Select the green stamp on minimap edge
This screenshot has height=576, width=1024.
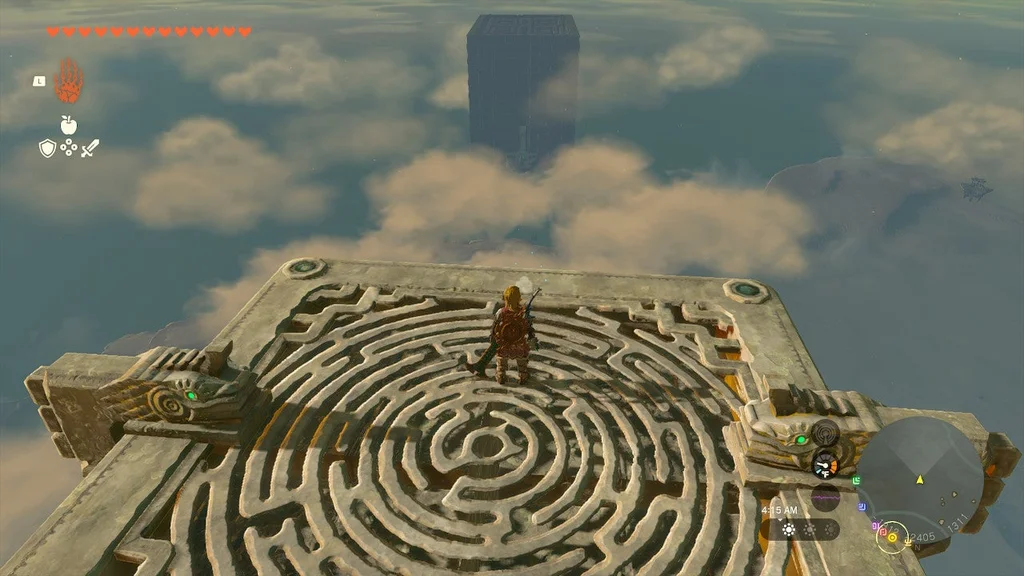[x=856, y=480]
